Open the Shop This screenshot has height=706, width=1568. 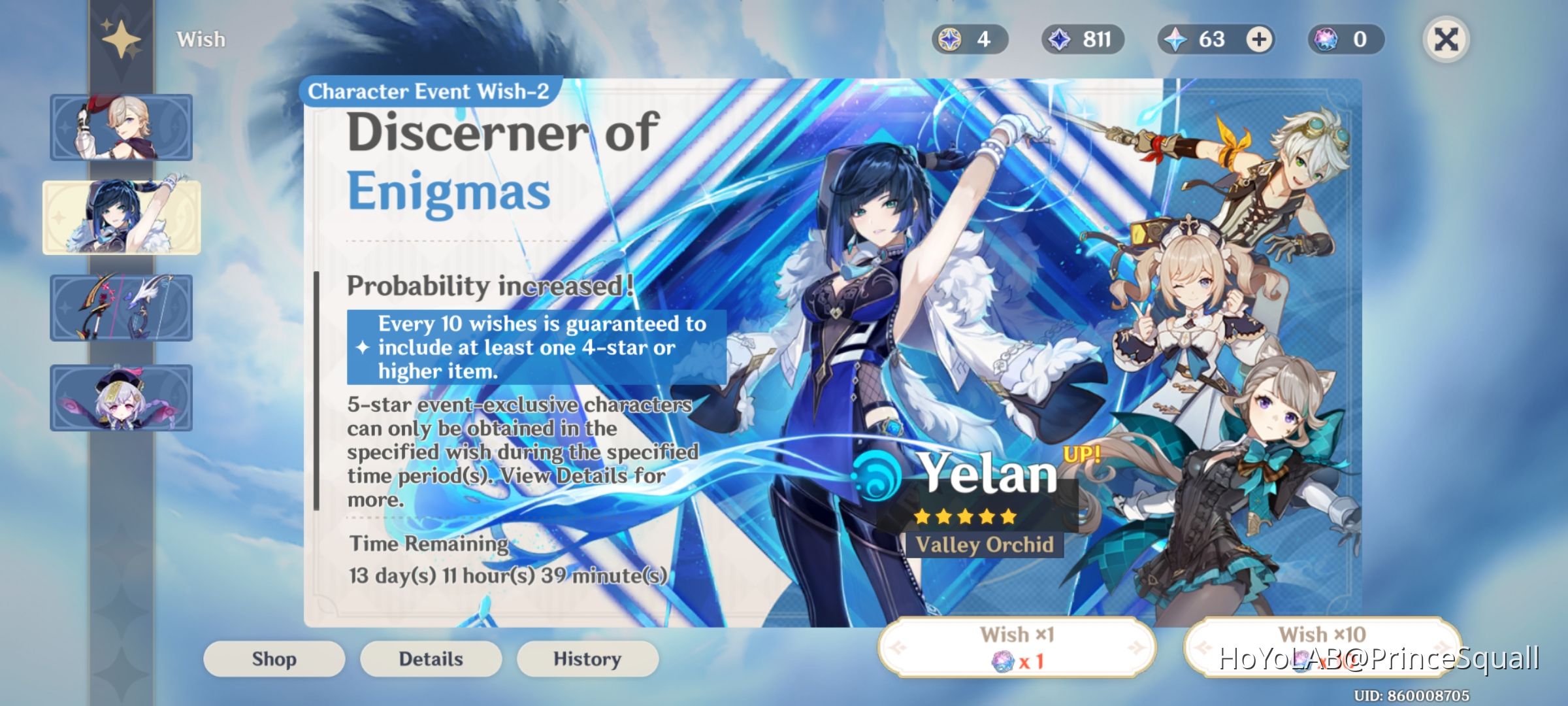pos(273,659)
